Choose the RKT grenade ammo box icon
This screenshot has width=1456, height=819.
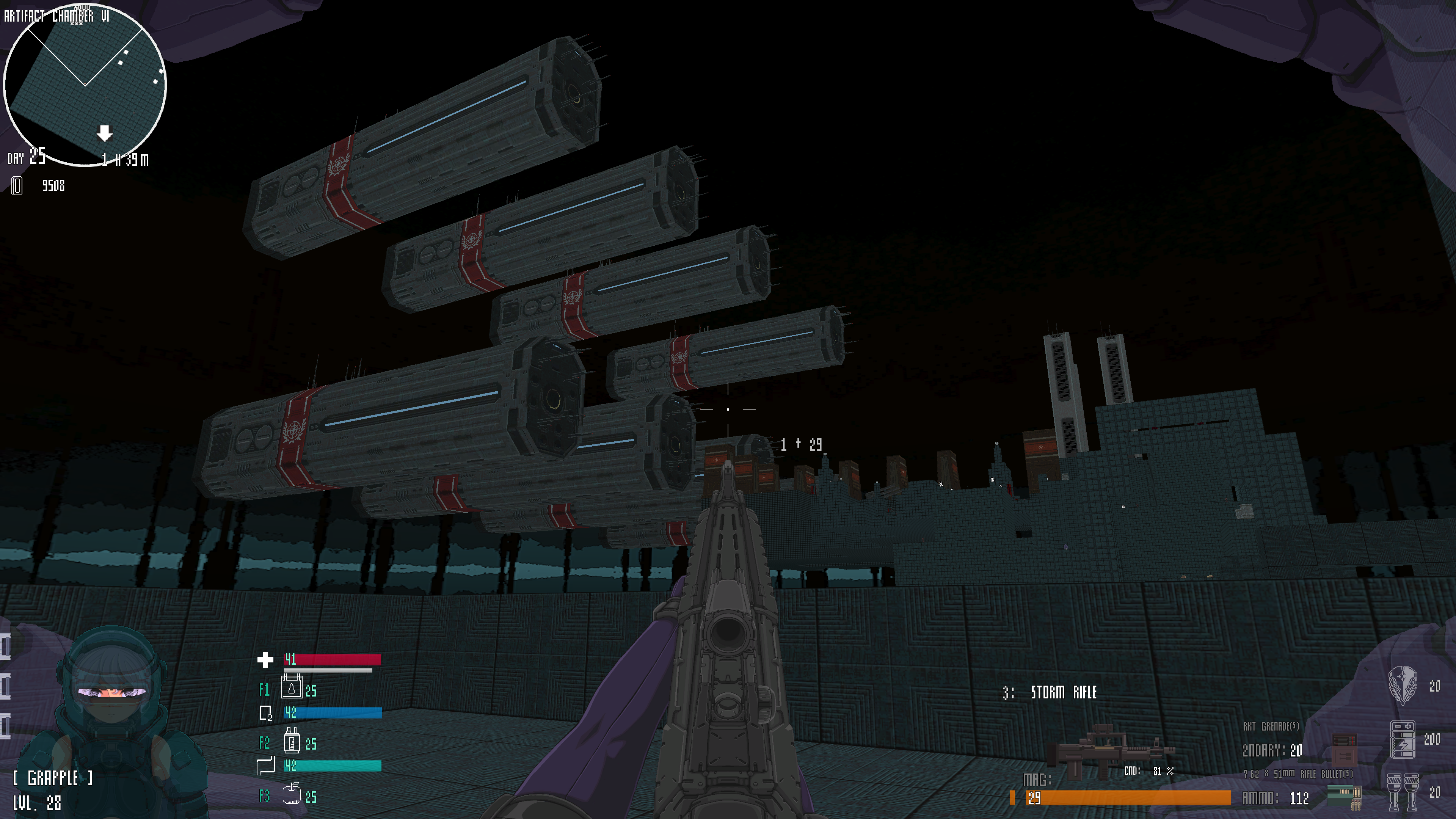click(x=1343, y=747)
